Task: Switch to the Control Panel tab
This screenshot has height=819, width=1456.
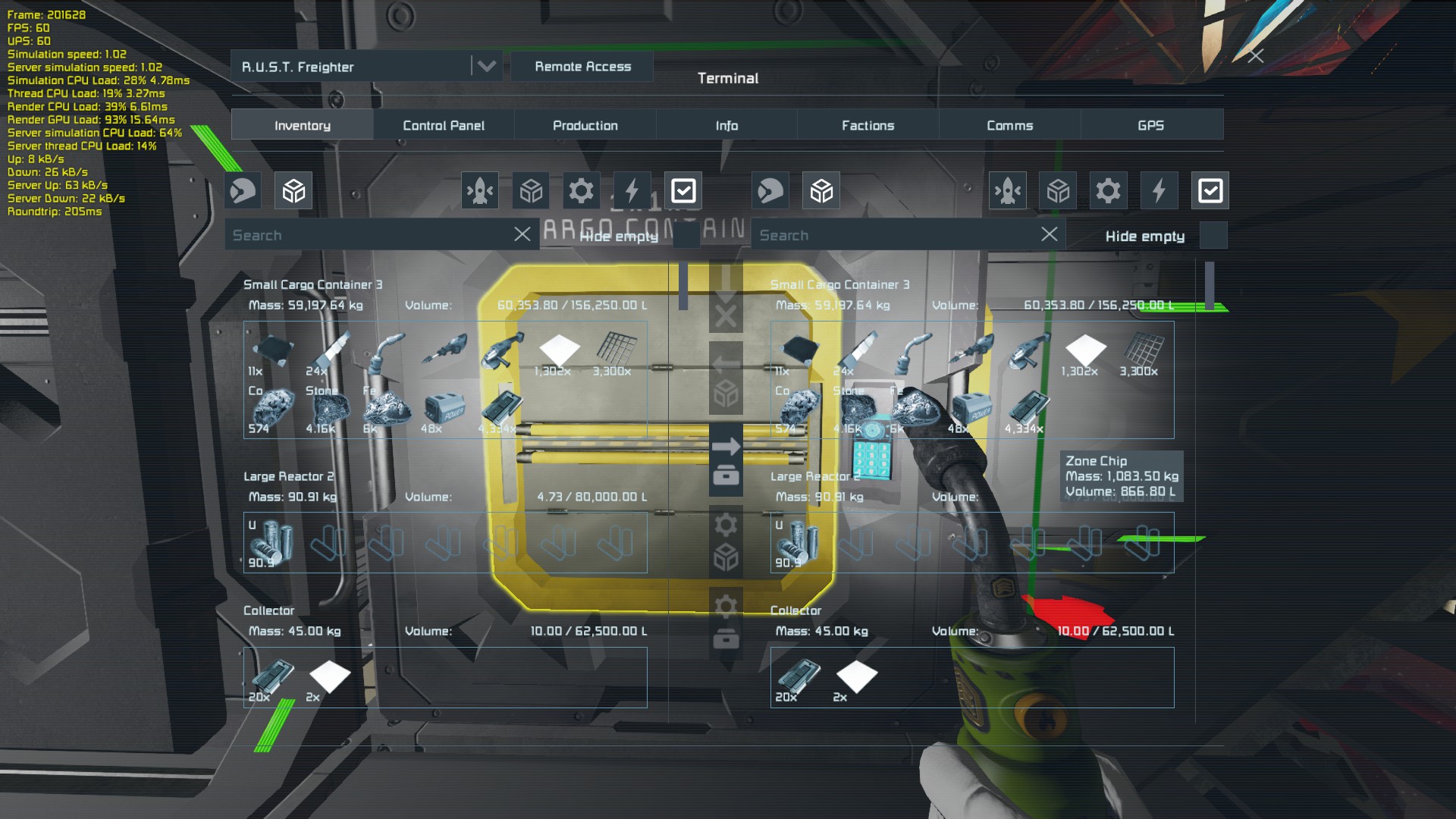Action: pos(444,125)
